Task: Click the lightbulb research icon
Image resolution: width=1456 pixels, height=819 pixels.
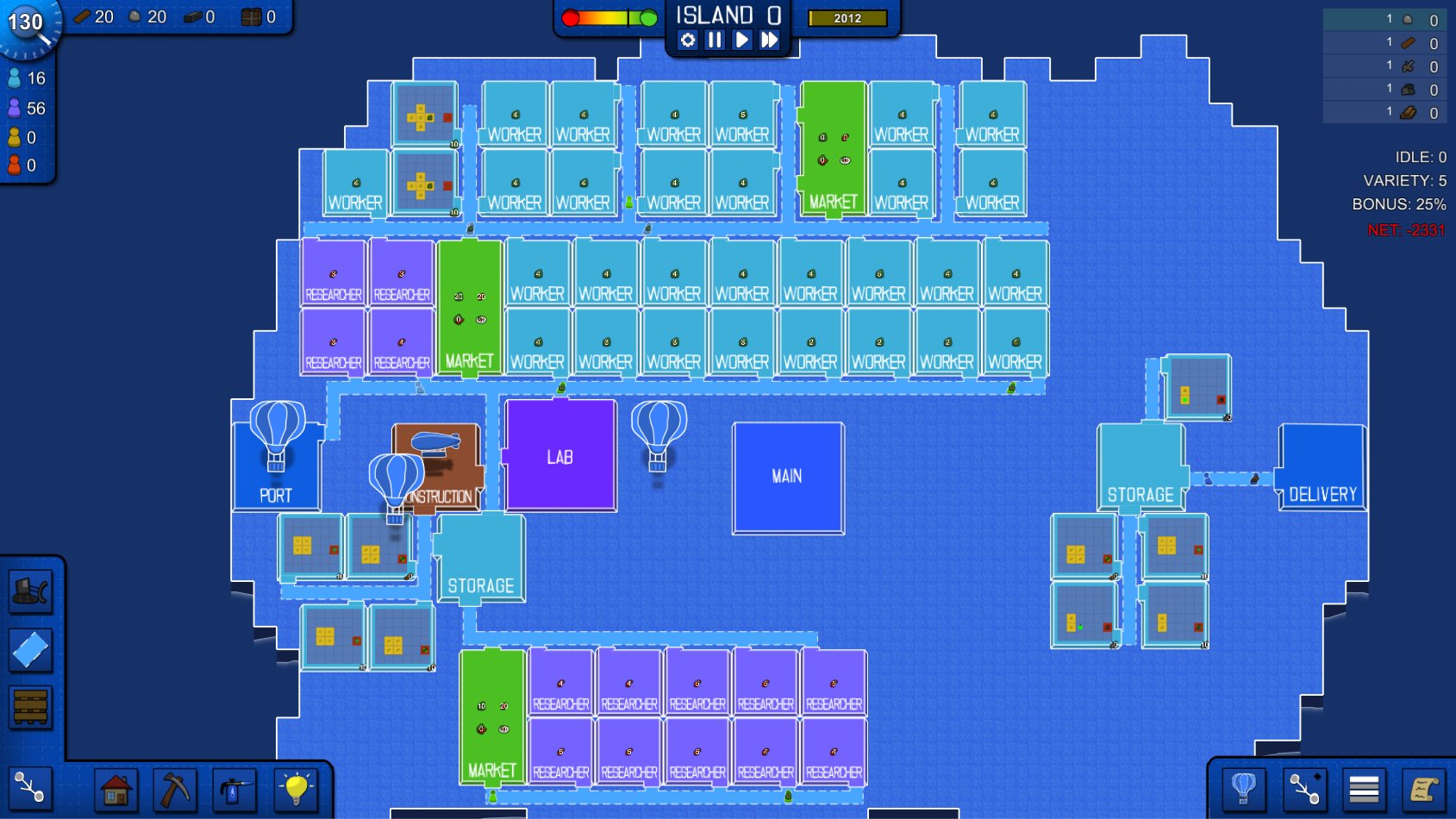Action: [x=297, y=788]
